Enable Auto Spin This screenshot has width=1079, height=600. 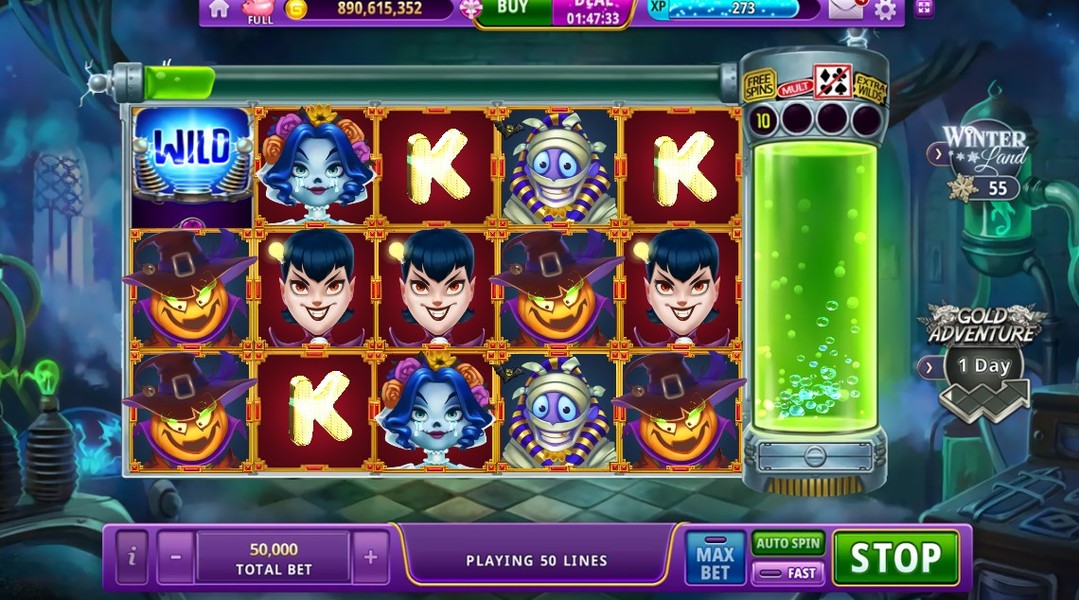(788, 543)
